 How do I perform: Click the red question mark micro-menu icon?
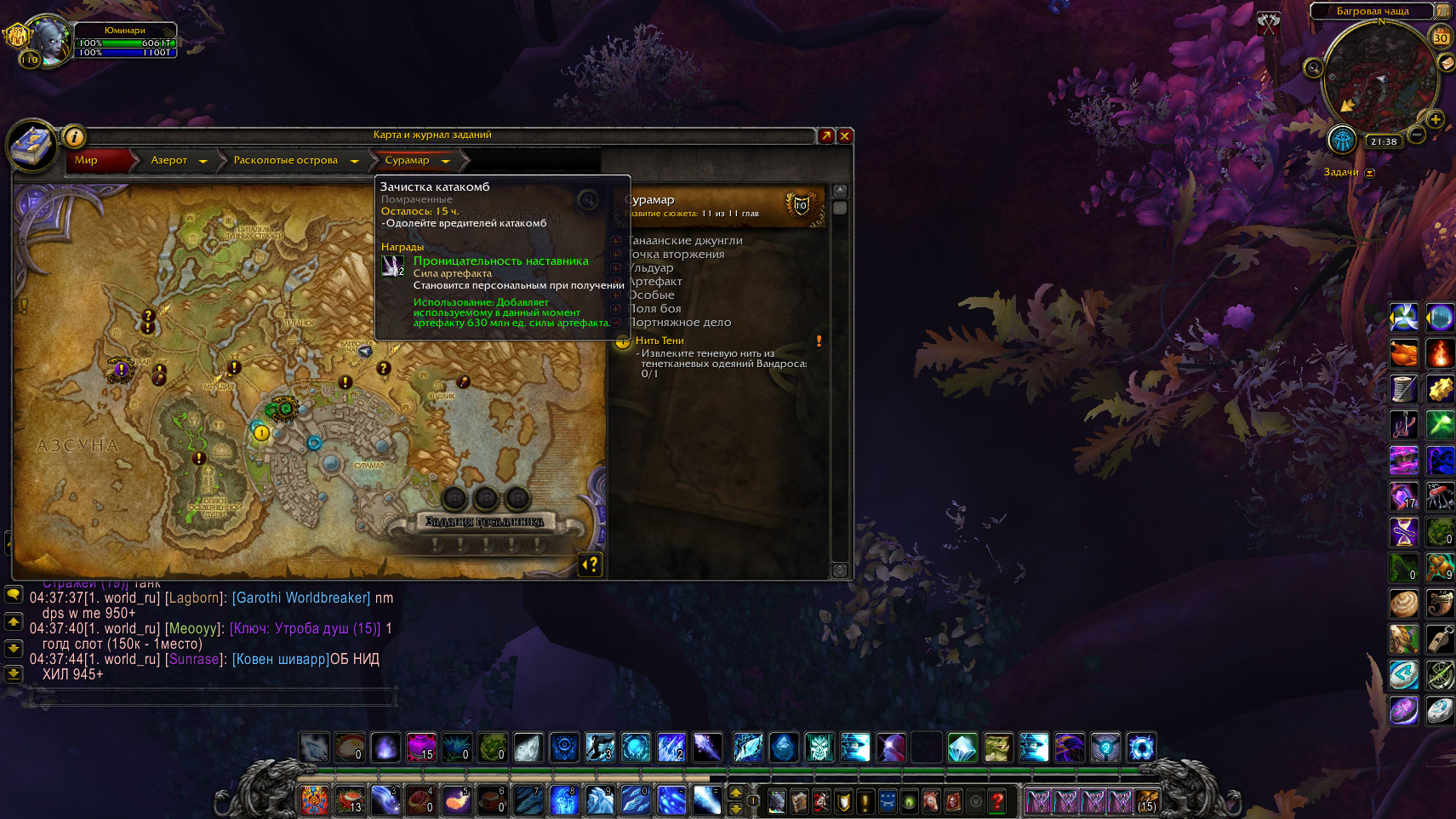click(x=997, y=800)
